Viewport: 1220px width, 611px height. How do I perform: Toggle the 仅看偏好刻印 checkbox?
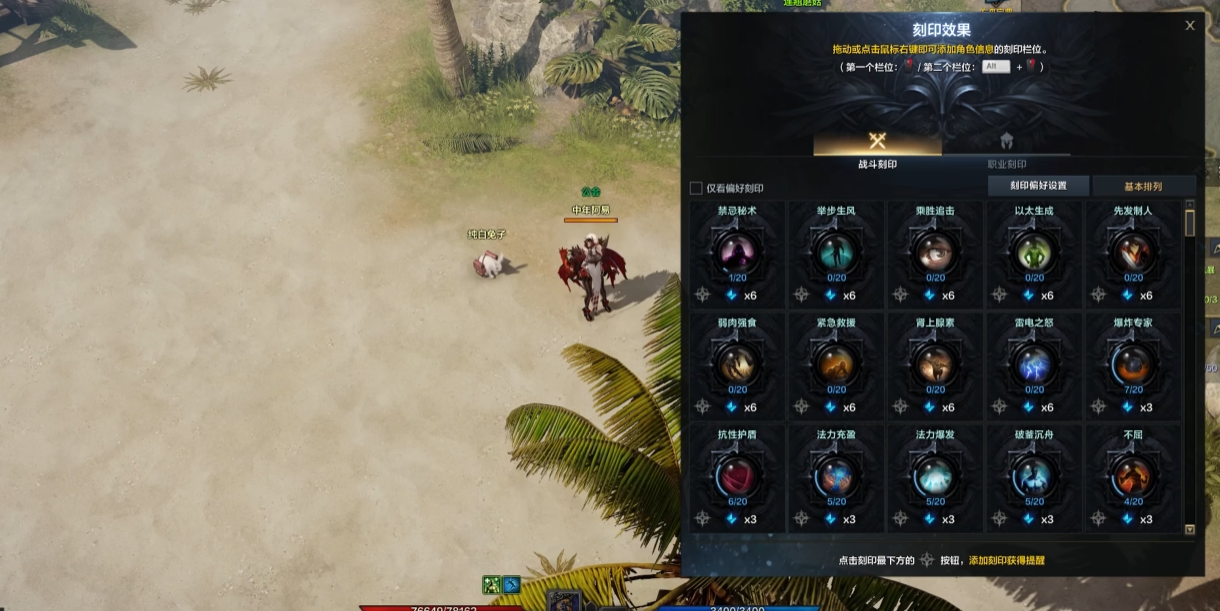(x=696, y=188)
